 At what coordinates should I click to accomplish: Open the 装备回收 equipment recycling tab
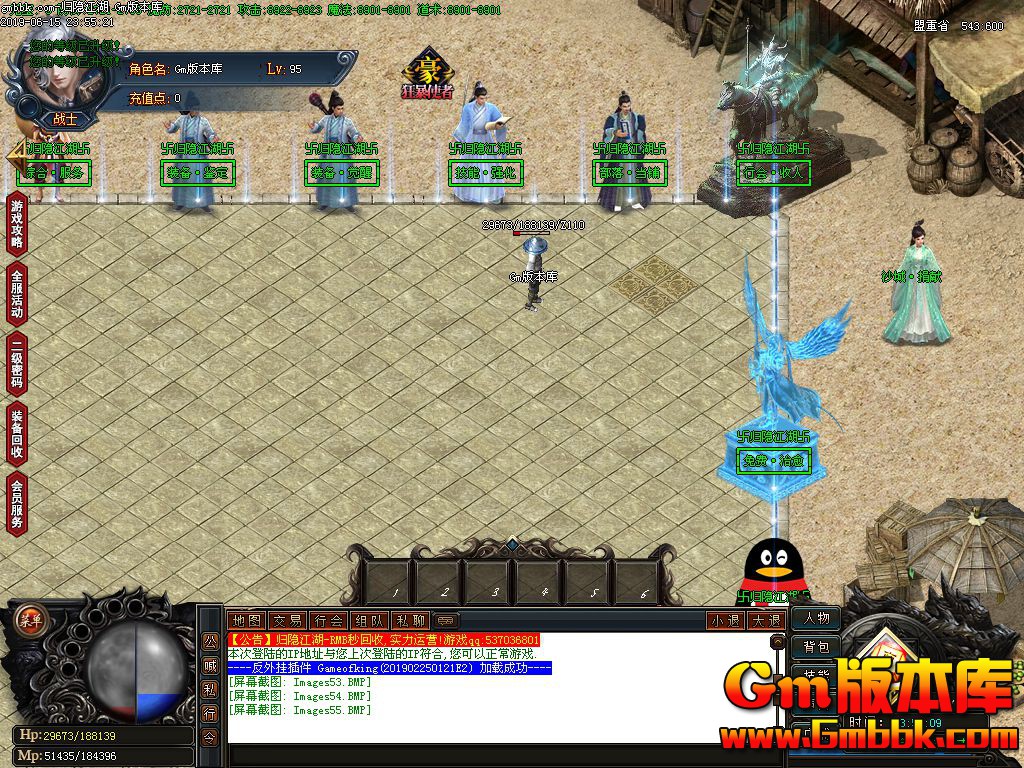pos(17,433)
